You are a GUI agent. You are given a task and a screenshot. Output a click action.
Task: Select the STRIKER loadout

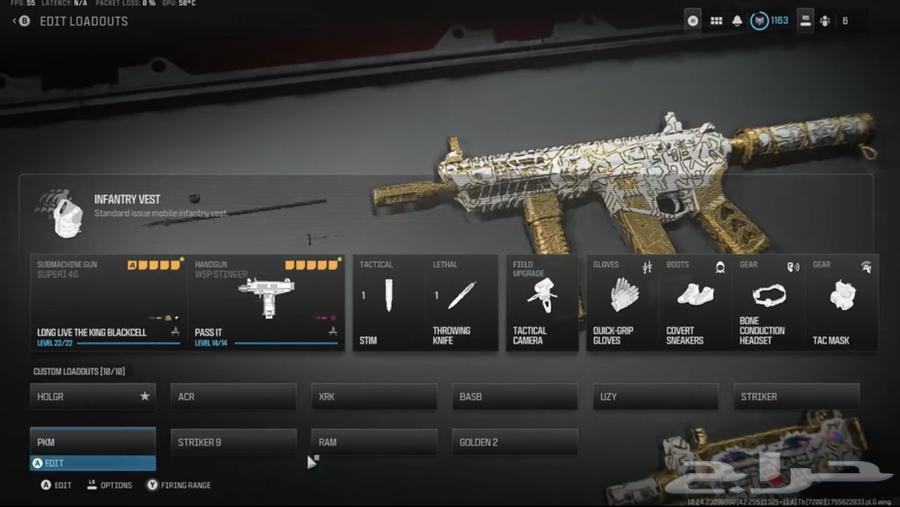click(796, 397)
